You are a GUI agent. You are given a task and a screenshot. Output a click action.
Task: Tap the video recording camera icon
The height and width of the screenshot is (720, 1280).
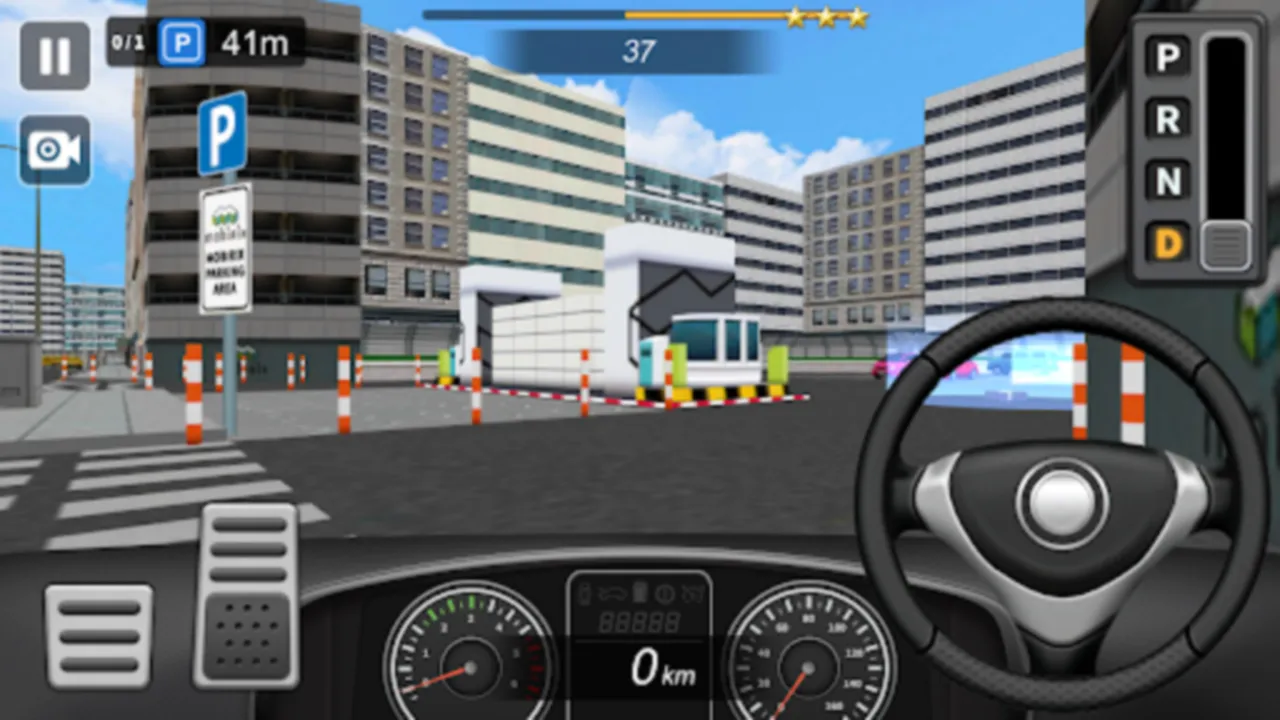(x=55, y=150)
